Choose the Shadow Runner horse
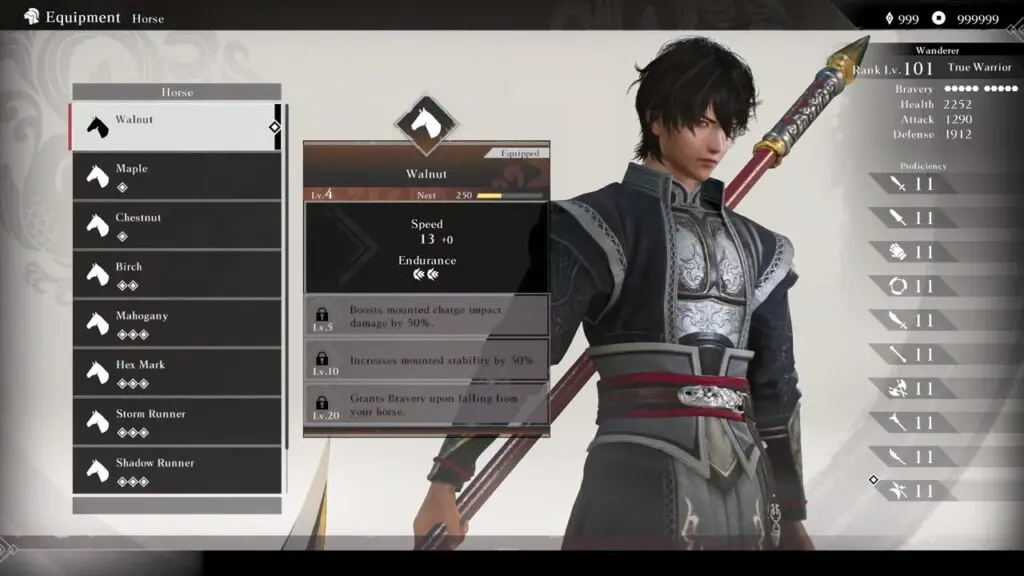Viewport: 1024px width, 576px height. pos(177,470)
